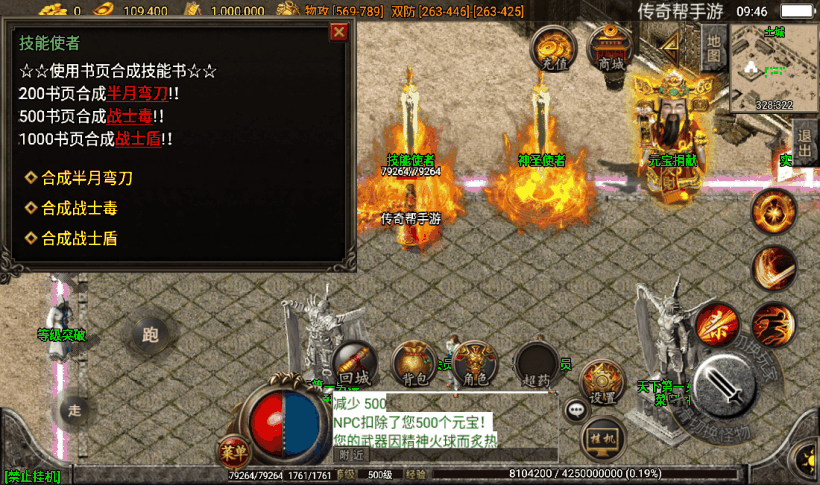This screenshot has height=485, width=820.
Task: Select 合成战士毒 option
Action: pyautogui.click(x=88, y=208)
